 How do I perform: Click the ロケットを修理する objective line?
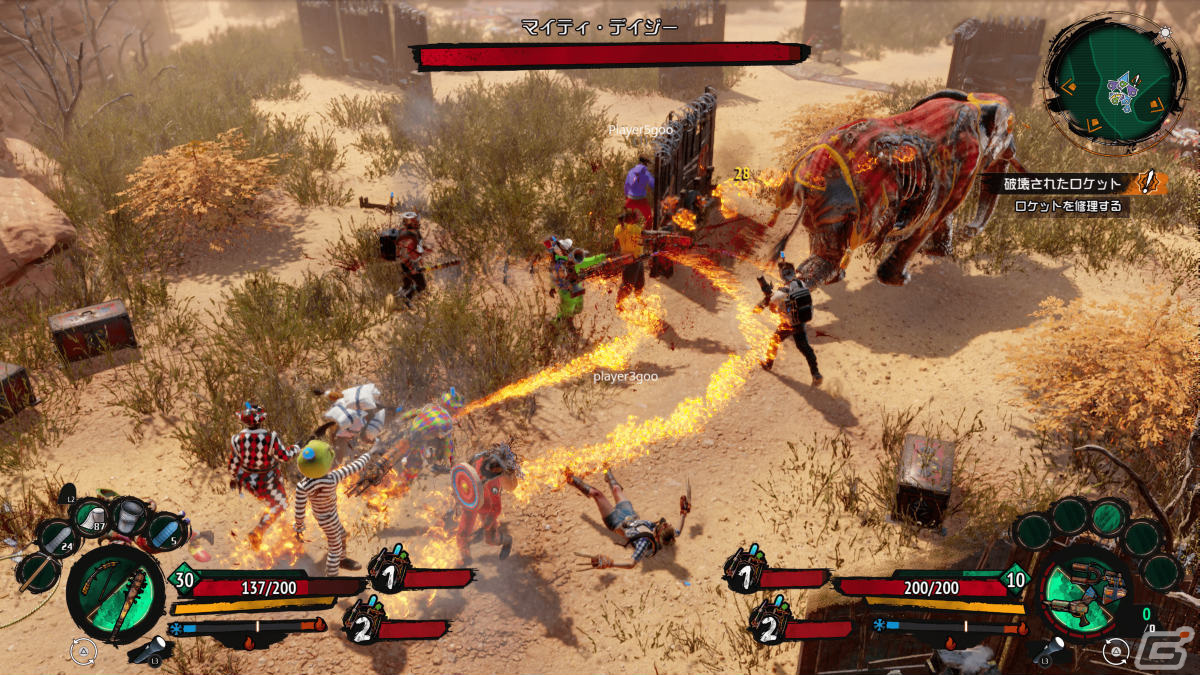point(1067,206)
